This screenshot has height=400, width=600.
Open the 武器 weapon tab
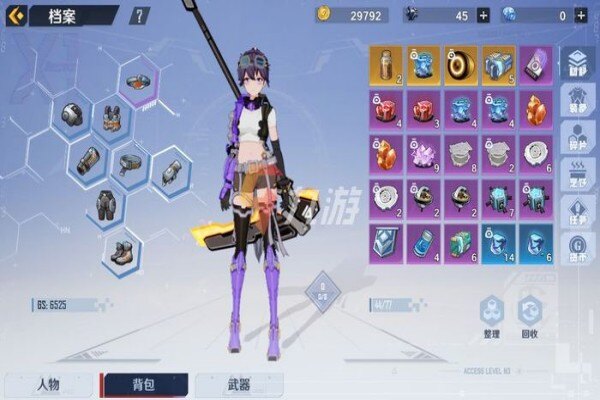(237, 385)
